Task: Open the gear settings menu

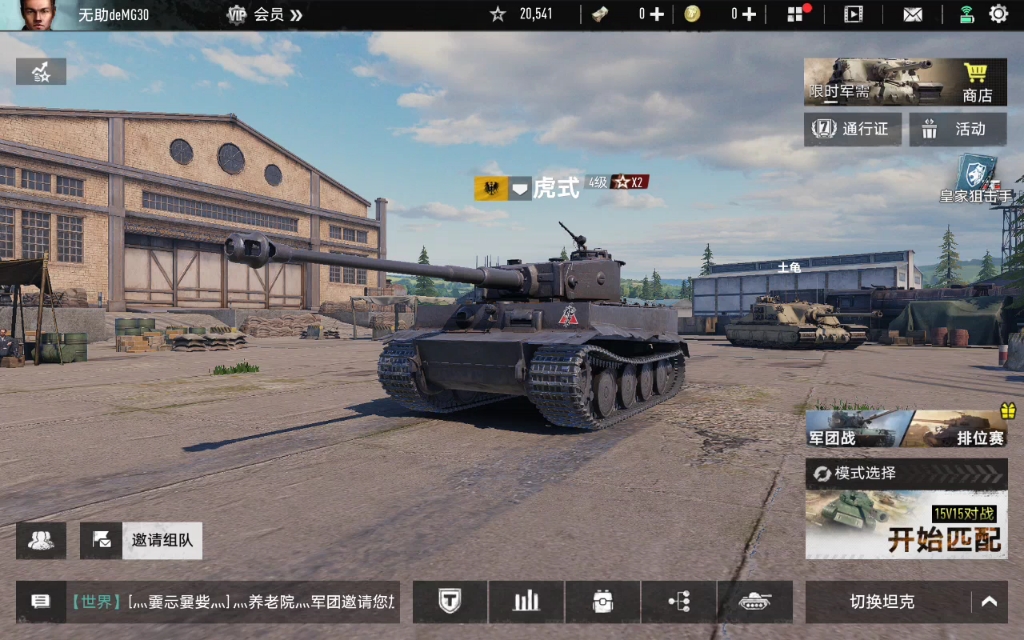Action: tap(998, 14)
